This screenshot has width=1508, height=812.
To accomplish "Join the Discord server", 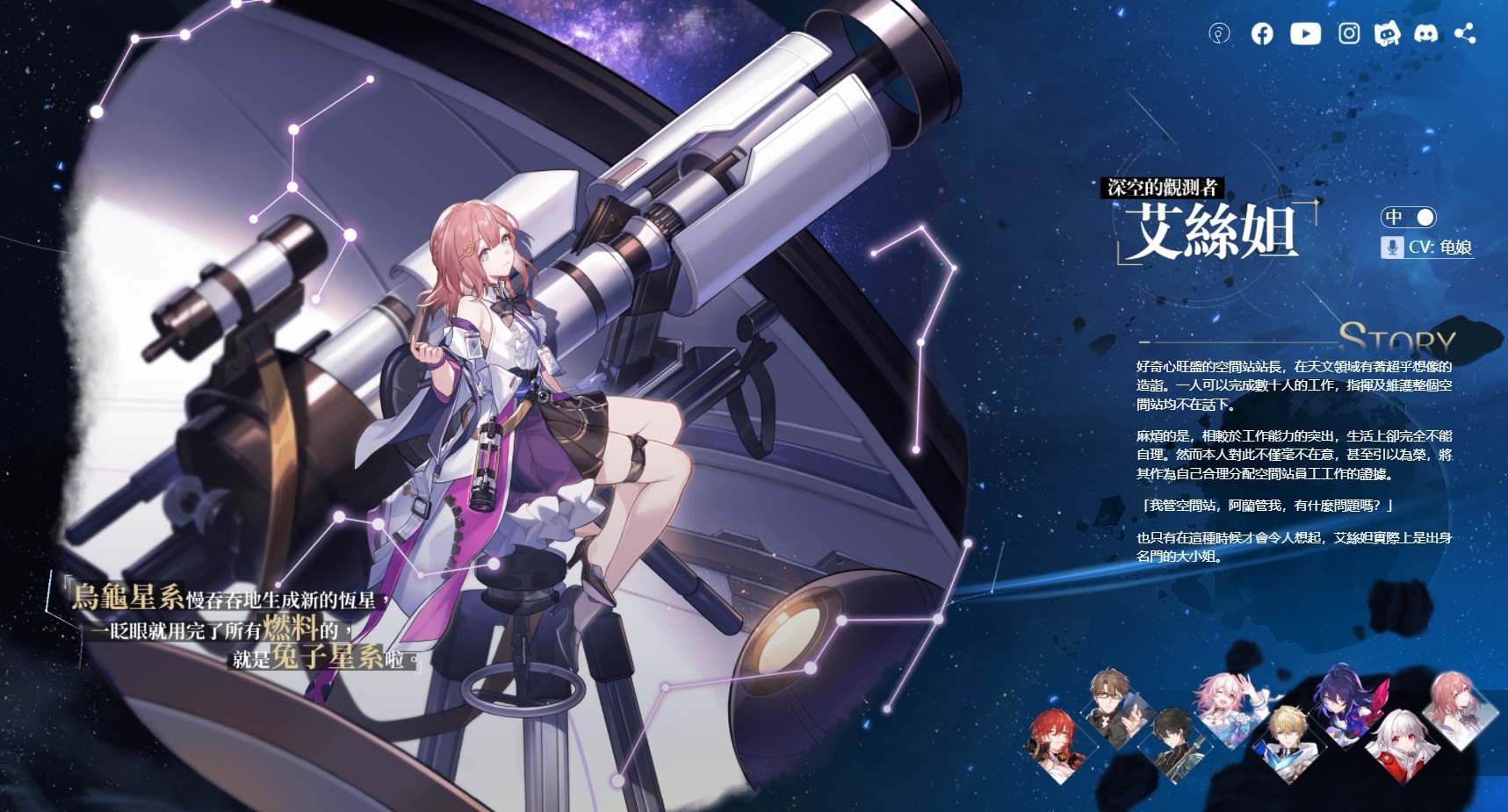I will pos(1426,34).
